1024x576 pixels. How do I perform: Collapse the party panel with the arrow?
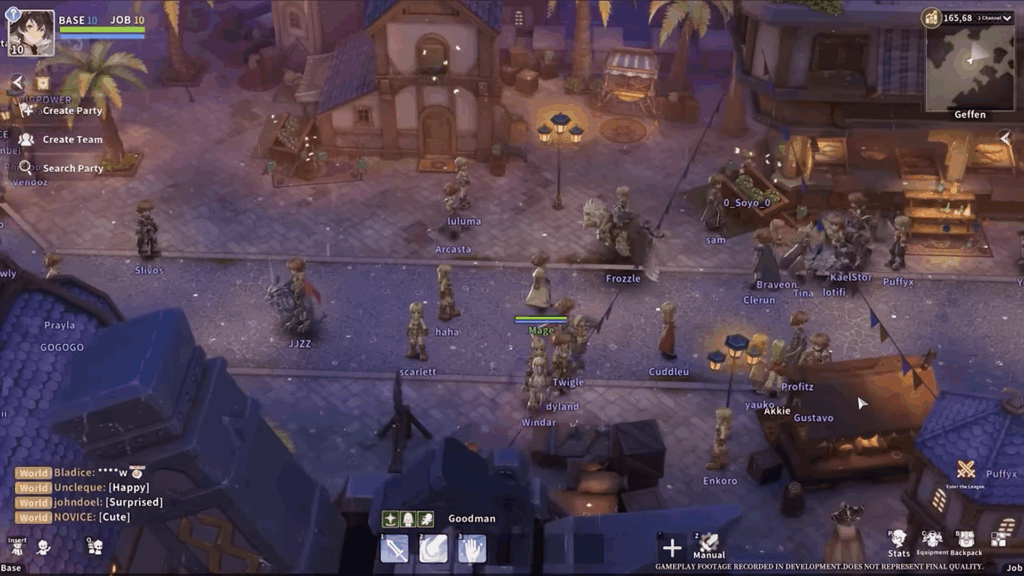tap(17, 83)
